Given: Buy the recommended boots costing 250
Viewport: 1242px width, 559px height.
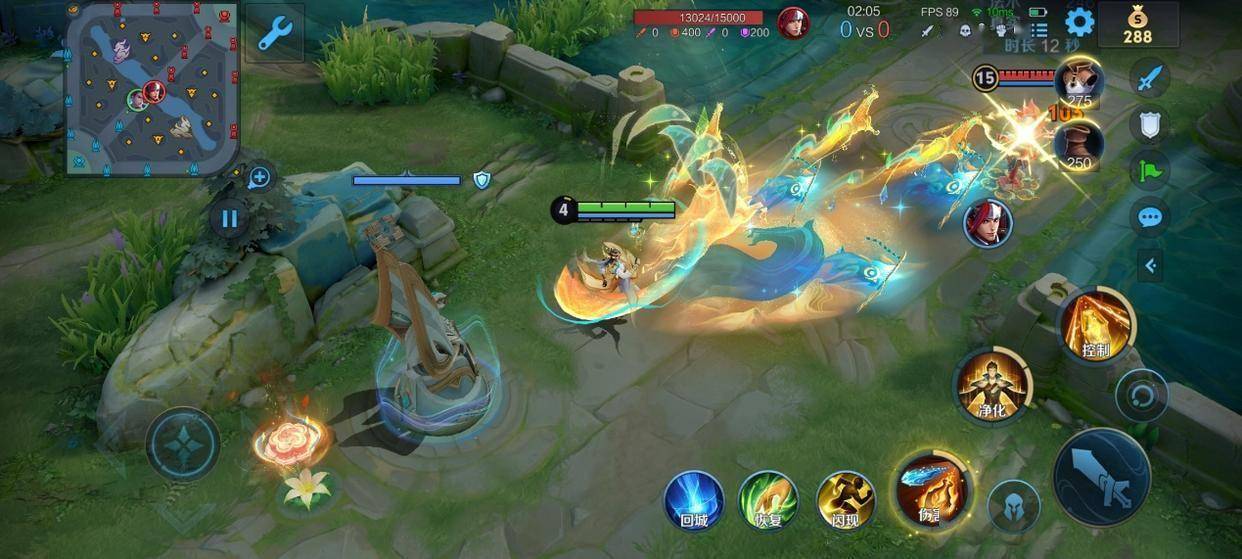Looking at the screenshot, I should pyautogui.click(x=1079, y=145).
